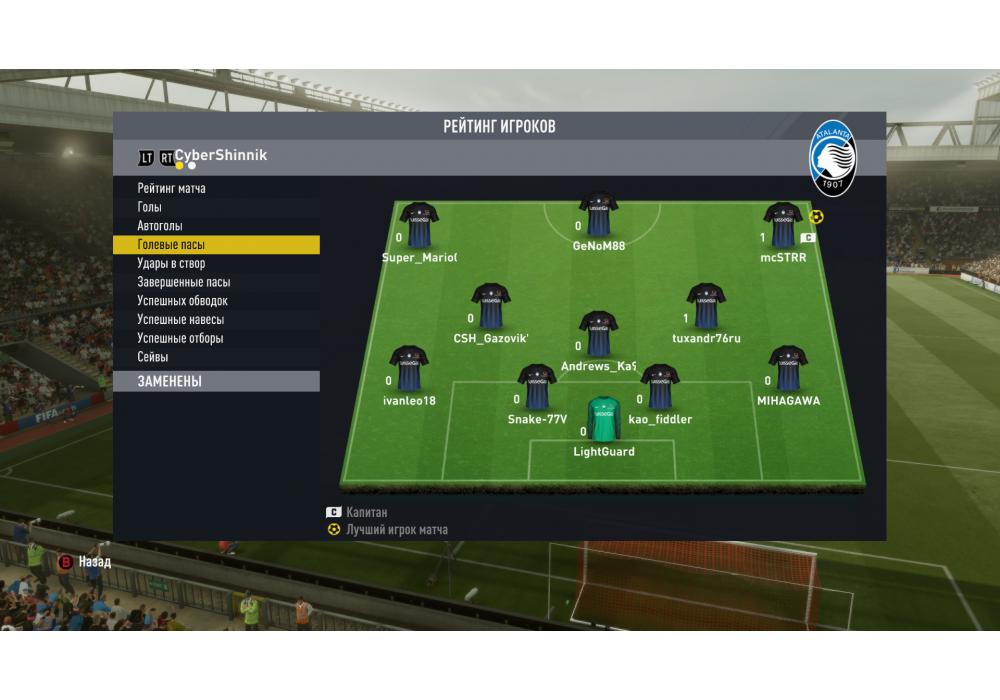Viewport: 1000px width, 700px height.
Task: Select tuxandr76ru on the pitch
Action: pyautogui.click(x=706, y=306)
